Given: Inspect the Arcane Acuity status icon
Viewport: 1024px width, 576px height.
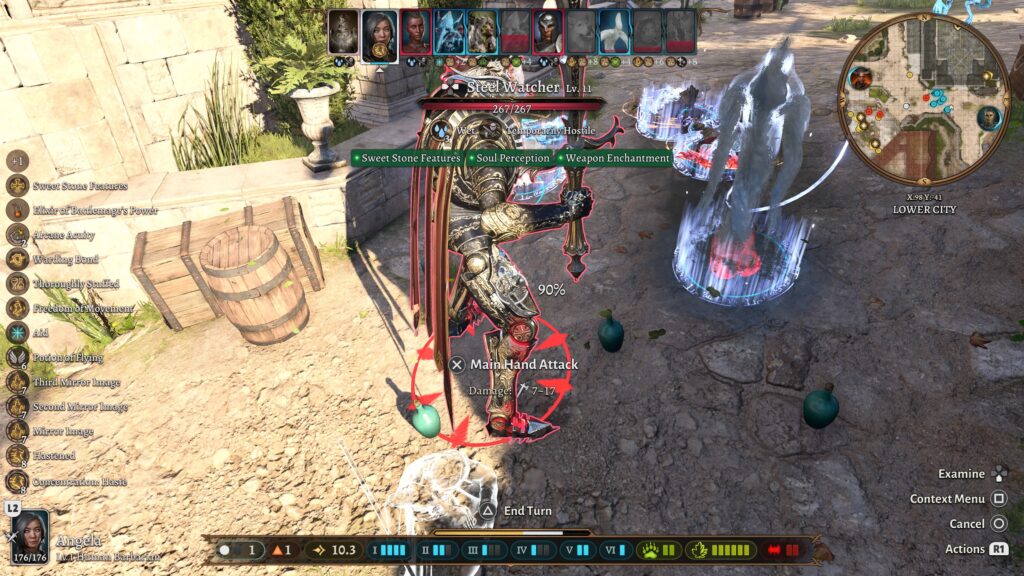Looking at the screenshot, I should [18, 234].
